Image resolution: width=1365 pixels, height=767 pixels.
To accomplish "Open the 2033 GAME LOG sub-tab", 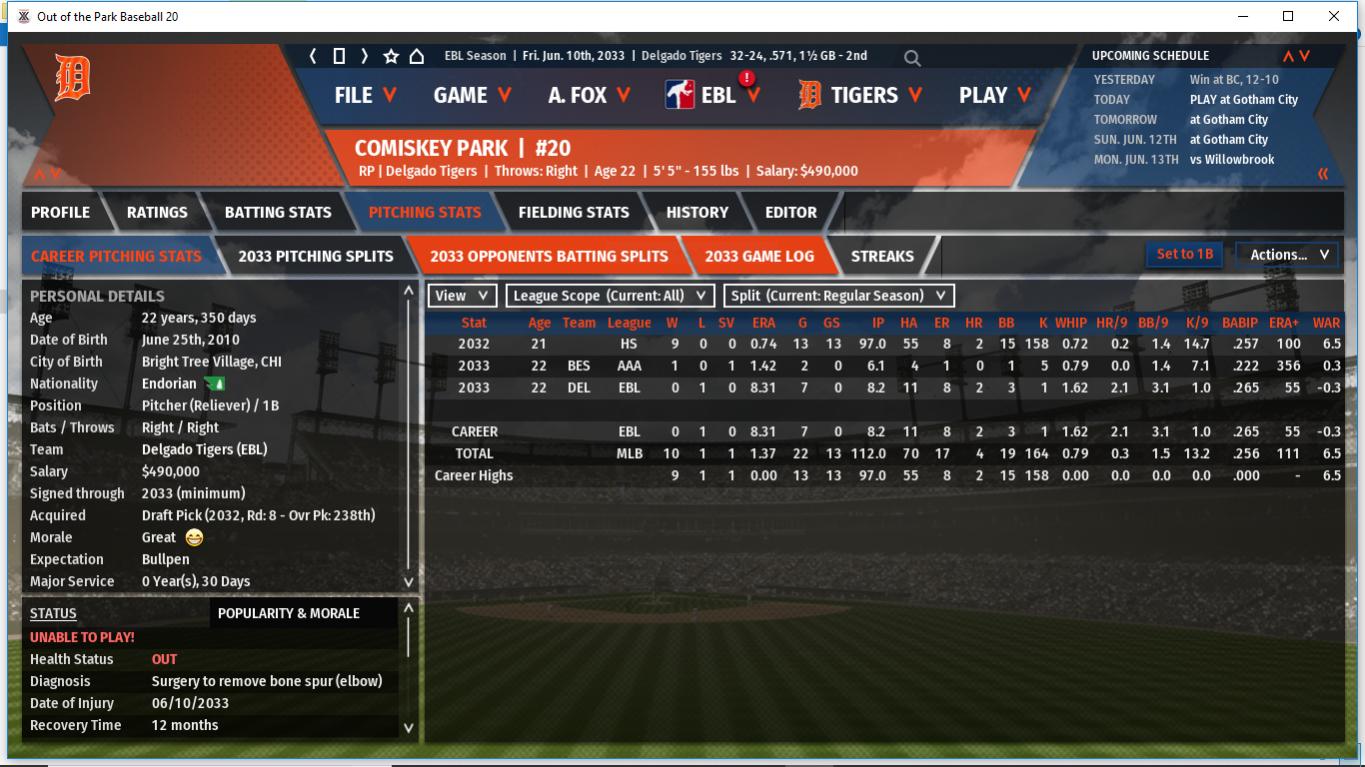I will tap(759, 256).
